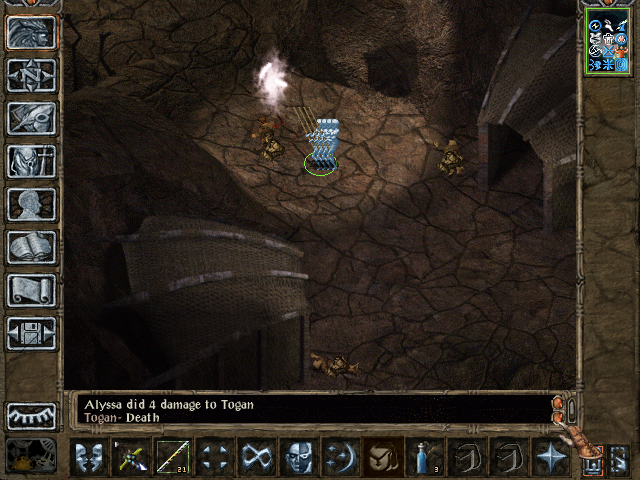This screenshot has width=640, height=480.
Task: Activate the mask face stealth icon
Action: pyautogui.click(x=298, y=457)
